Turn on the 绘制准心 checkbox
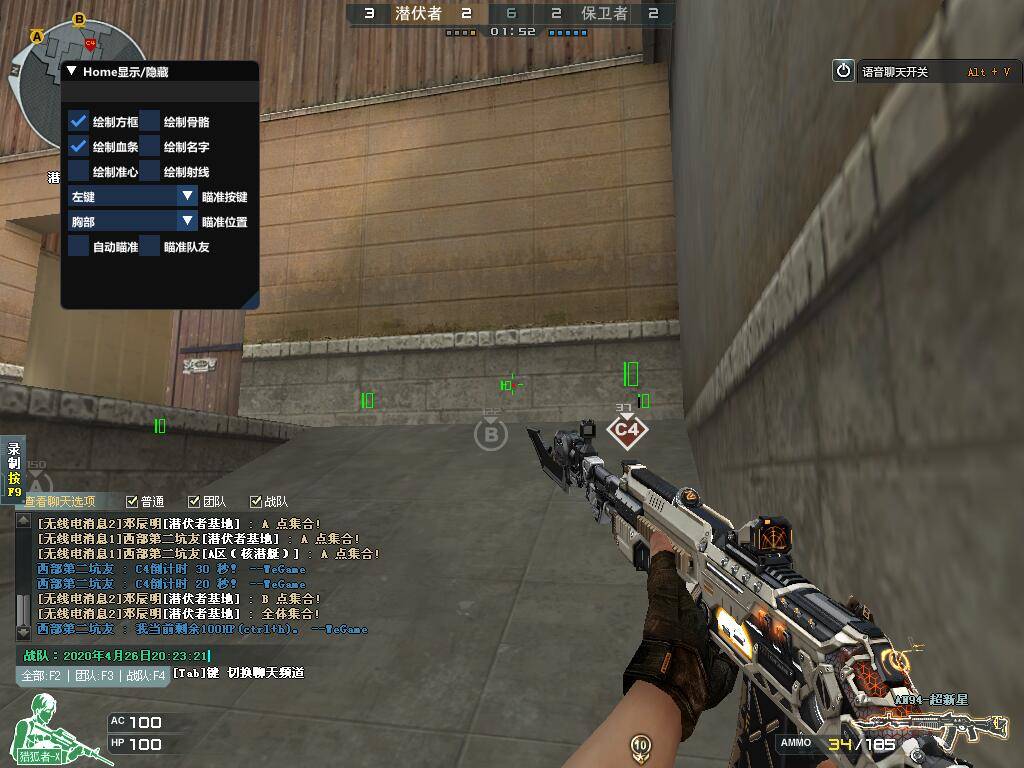Viewport: 1024px width, 768px height. click(x=78, y=171)
